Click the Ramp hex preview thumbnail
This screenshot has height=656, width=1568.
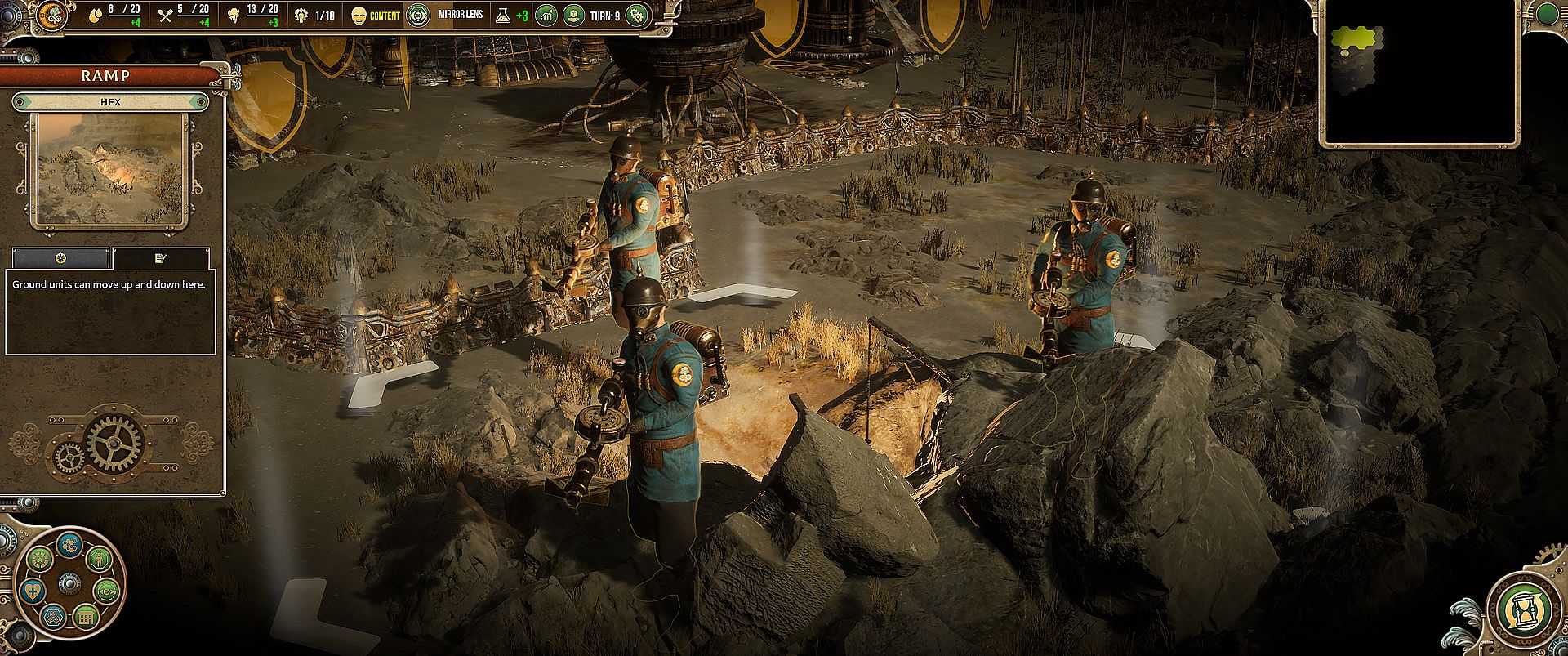(108, 170)
